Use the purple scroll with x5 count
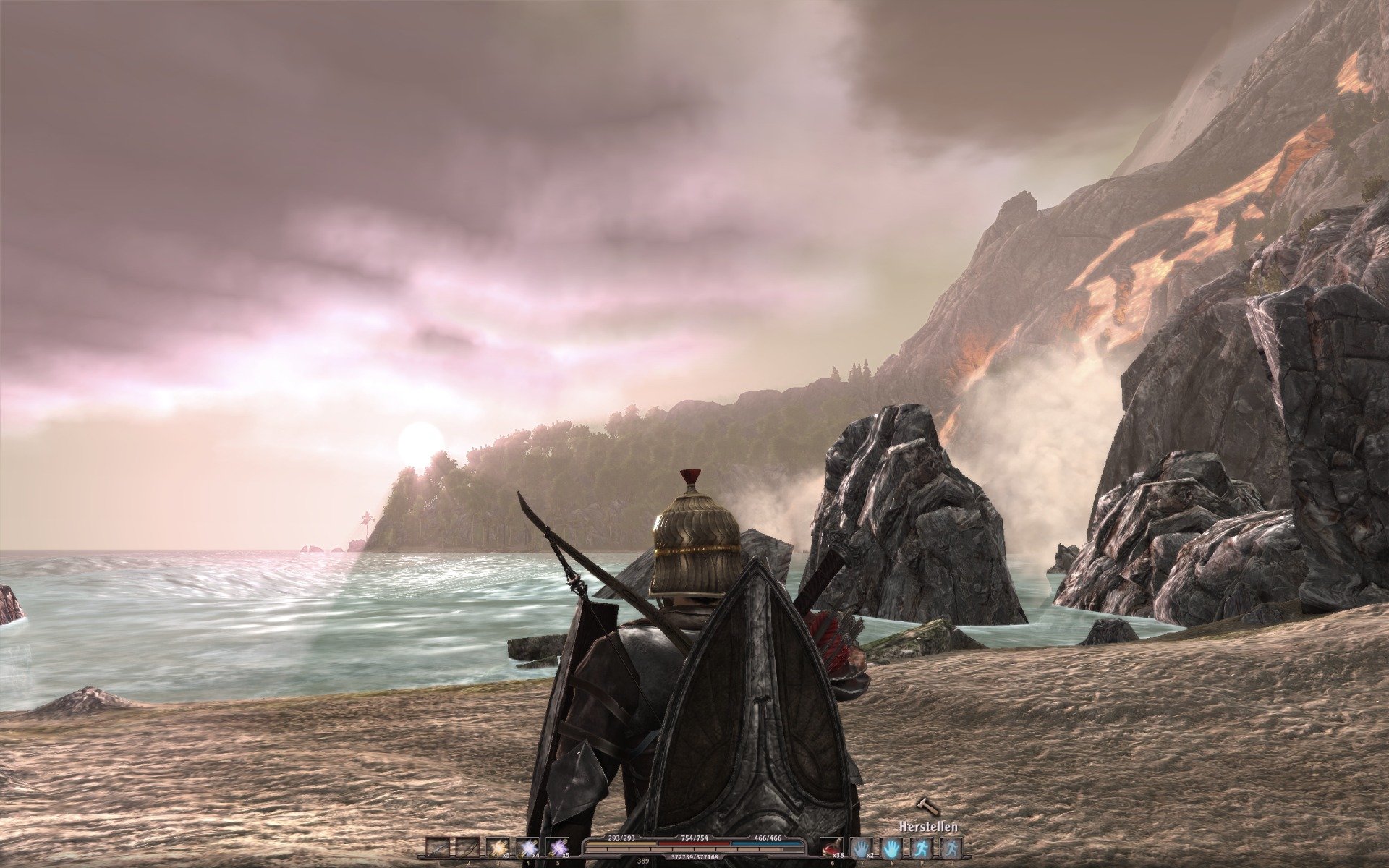 point(557,848)
